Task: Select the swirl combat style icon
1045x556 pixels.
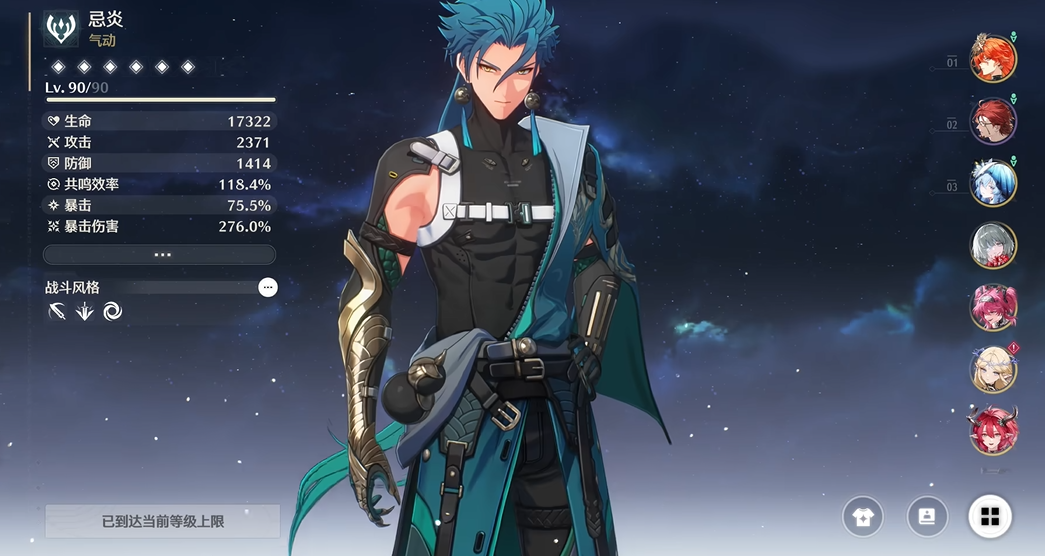Action: pos(112,312)
